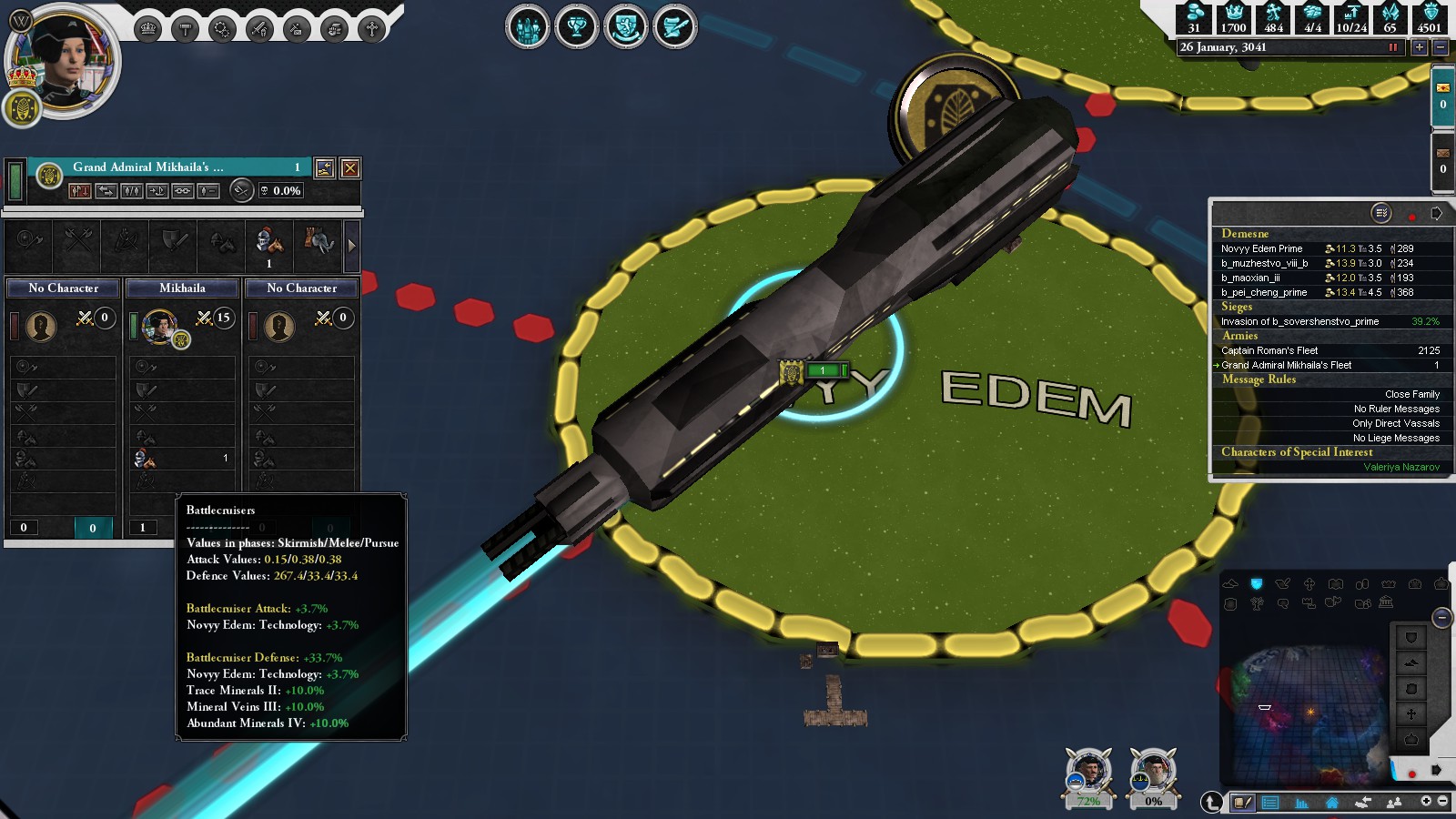The height and width of the screenshot is (819, 1456).
Task: Open the scroll and quill button
Action: pos(674,27)
